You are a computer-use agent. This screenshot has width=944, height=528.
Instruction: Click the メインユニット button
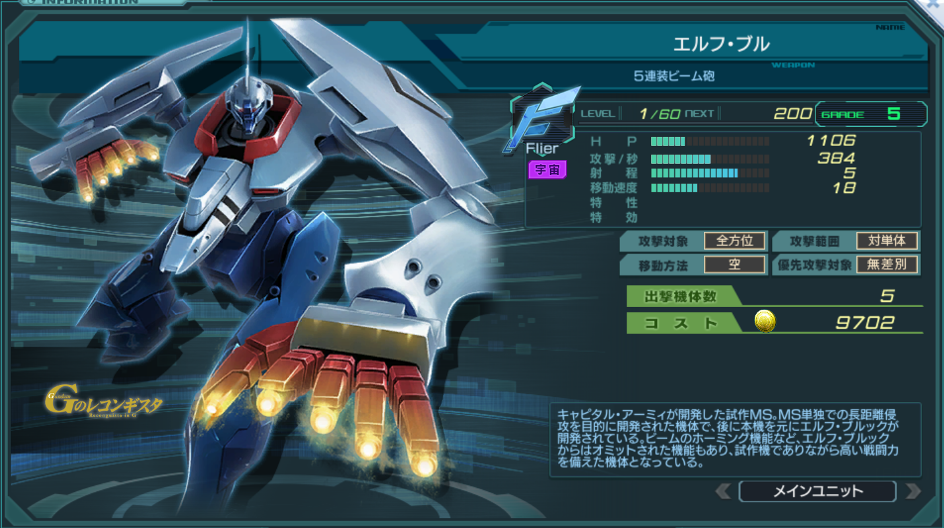(x=817, y=491)
